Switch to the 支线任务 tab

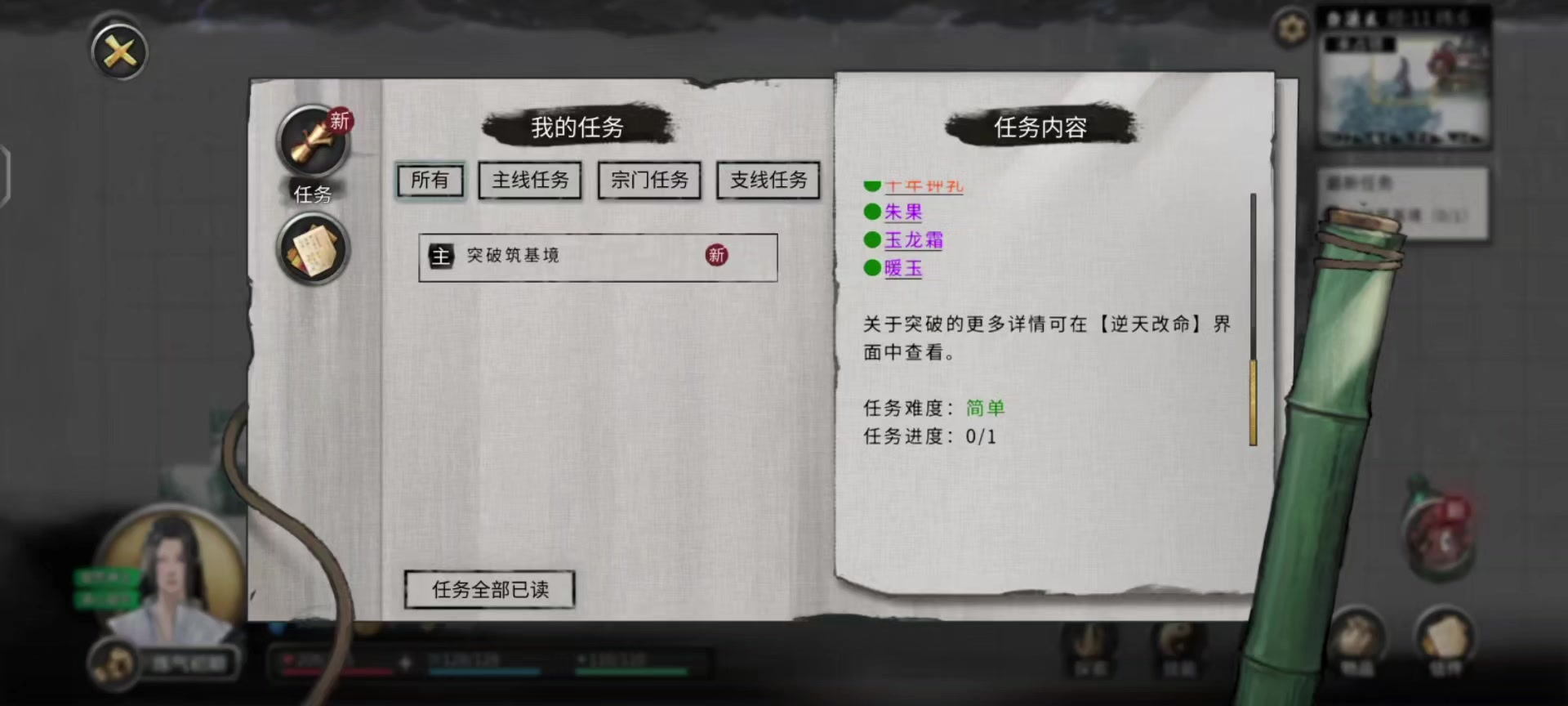click(x=768, y=180)
